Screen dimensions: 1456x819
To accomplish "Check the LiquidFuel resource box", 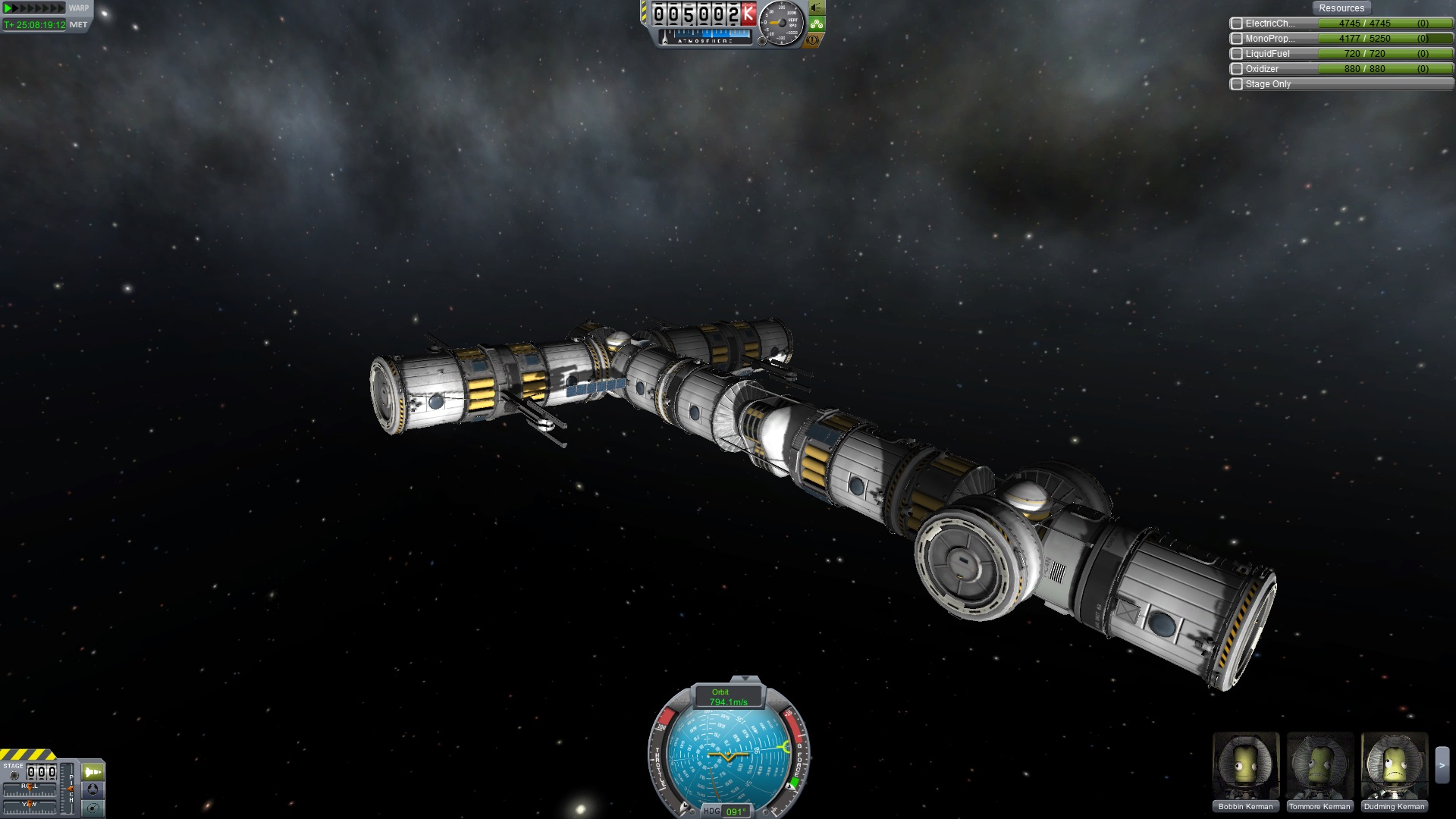I will 1237,54.
